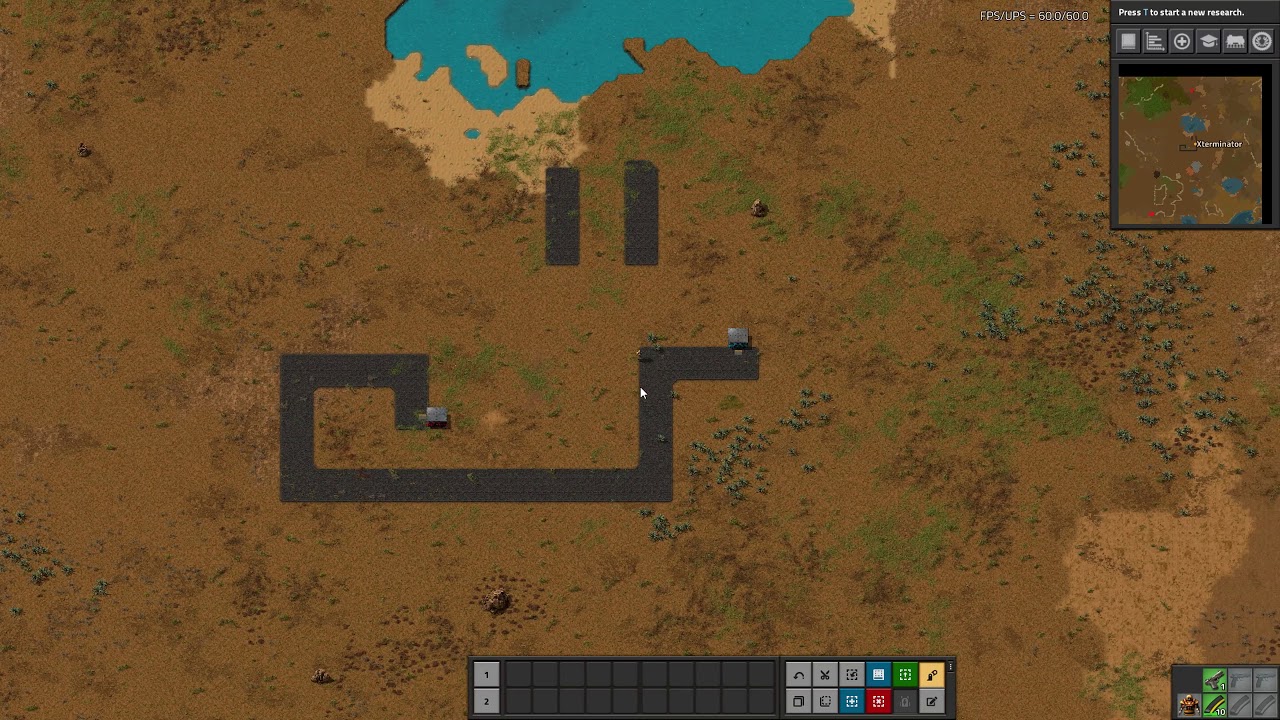Choose the blue new blueprint tool
This screenshot has height=720, width=1280.
point(852,701)
